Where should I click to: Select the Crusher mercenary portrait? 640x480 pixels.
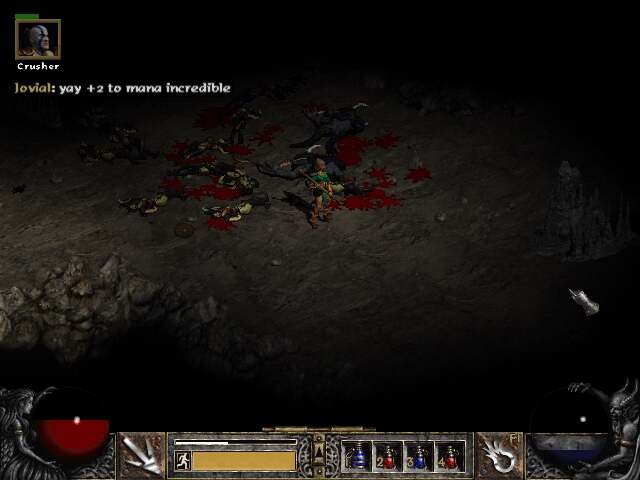point(38,39)
